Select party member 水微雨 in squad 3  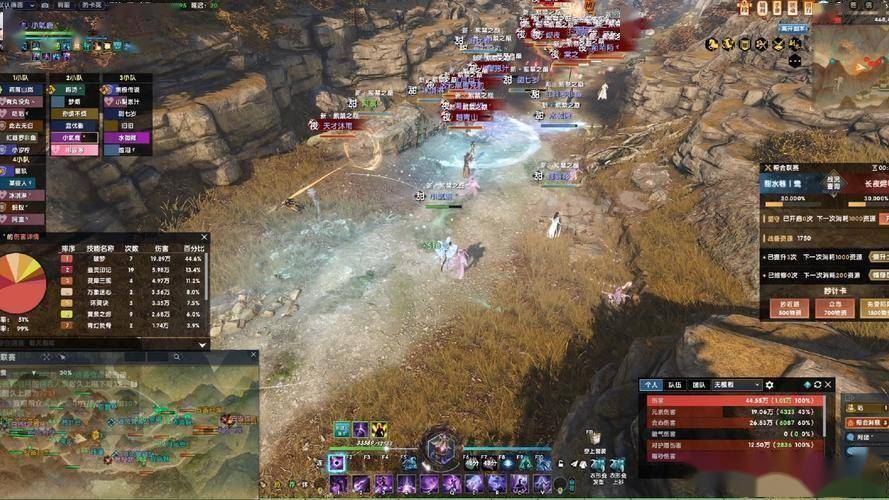click(x=127, y=138)
